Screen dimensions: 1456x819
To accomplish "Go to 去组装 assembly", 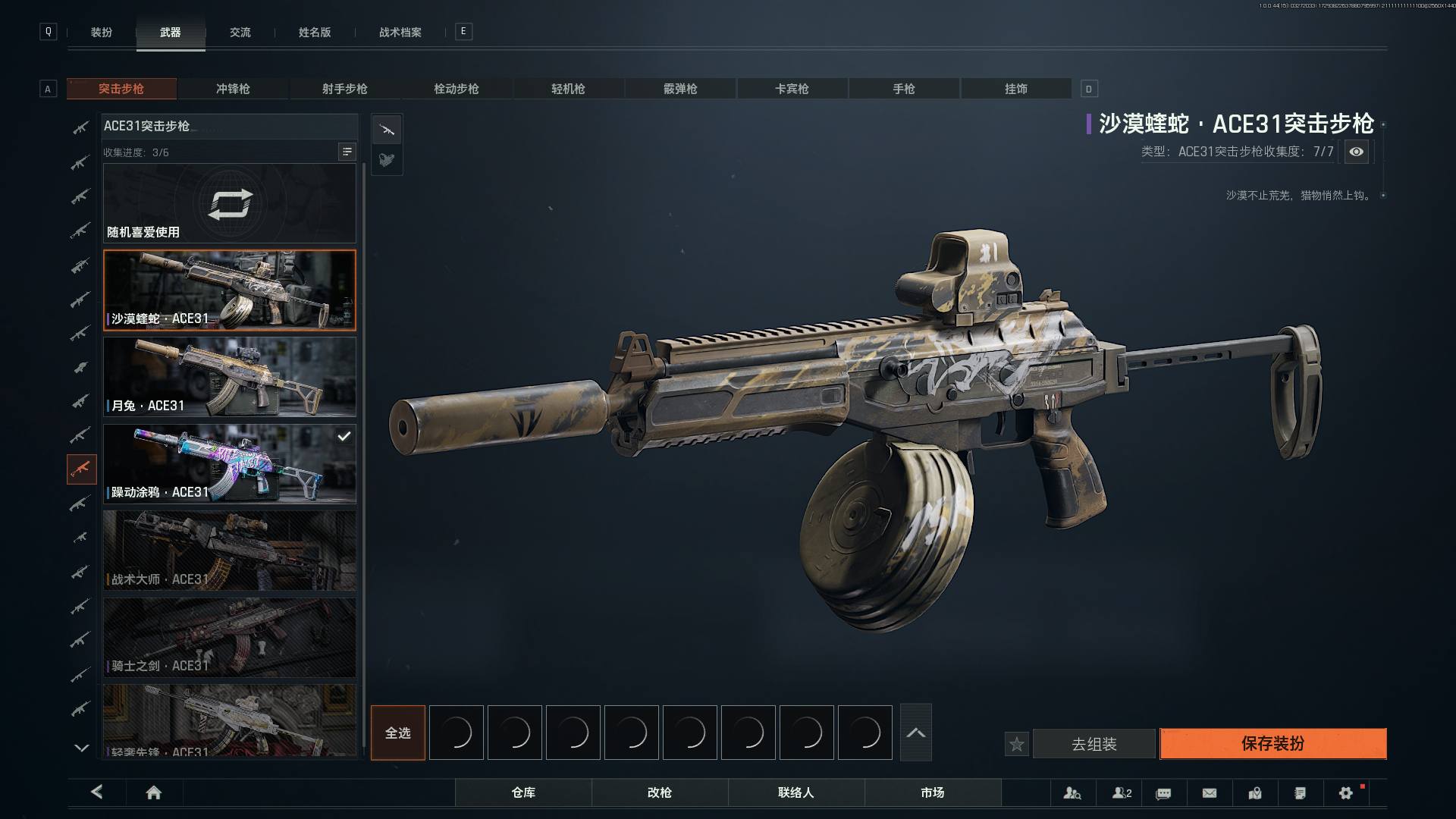I will (x=1094, y=744).
